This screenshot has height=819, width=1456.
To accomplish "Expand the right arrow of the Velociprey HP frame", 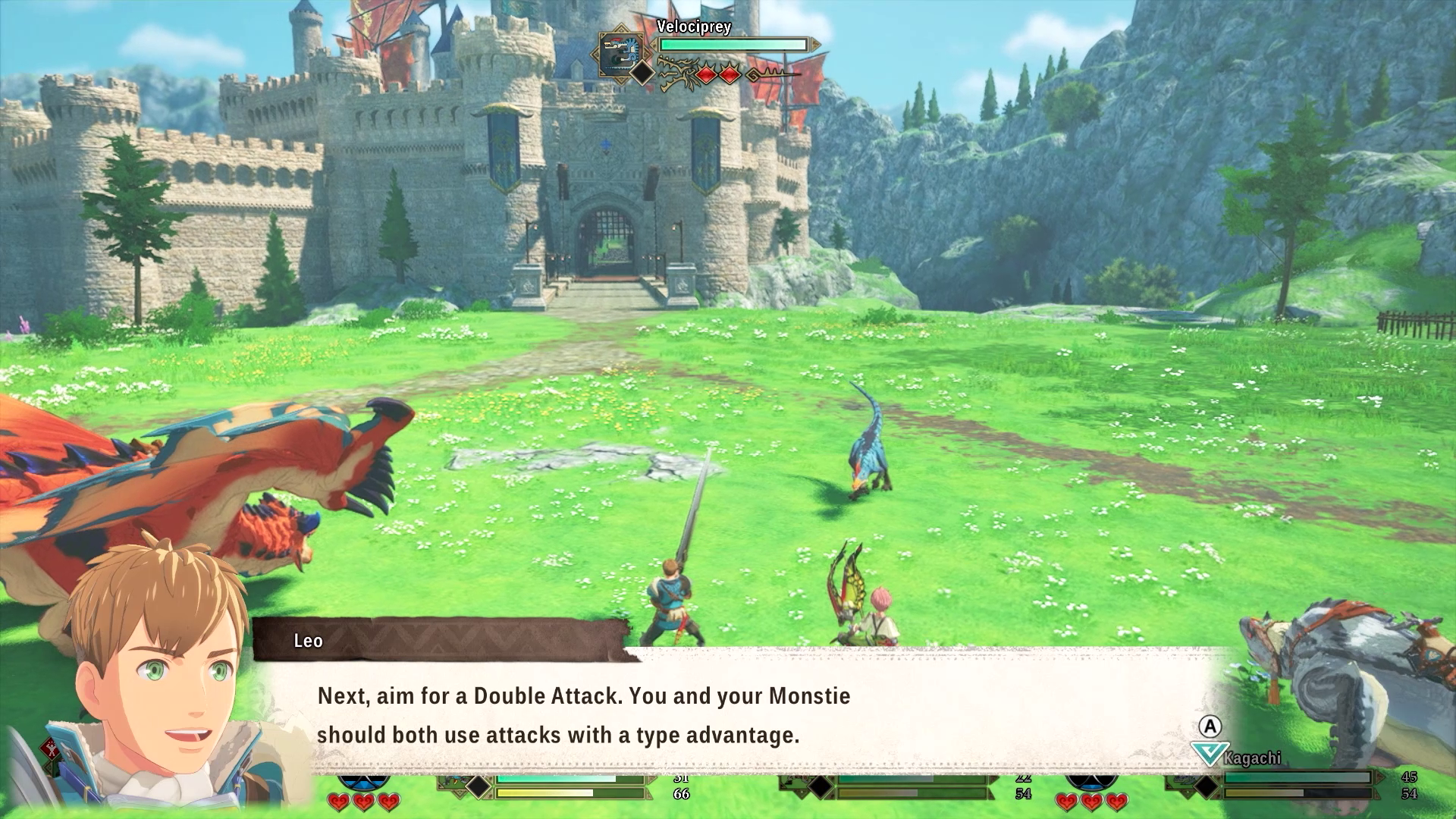I will [816, 43].
